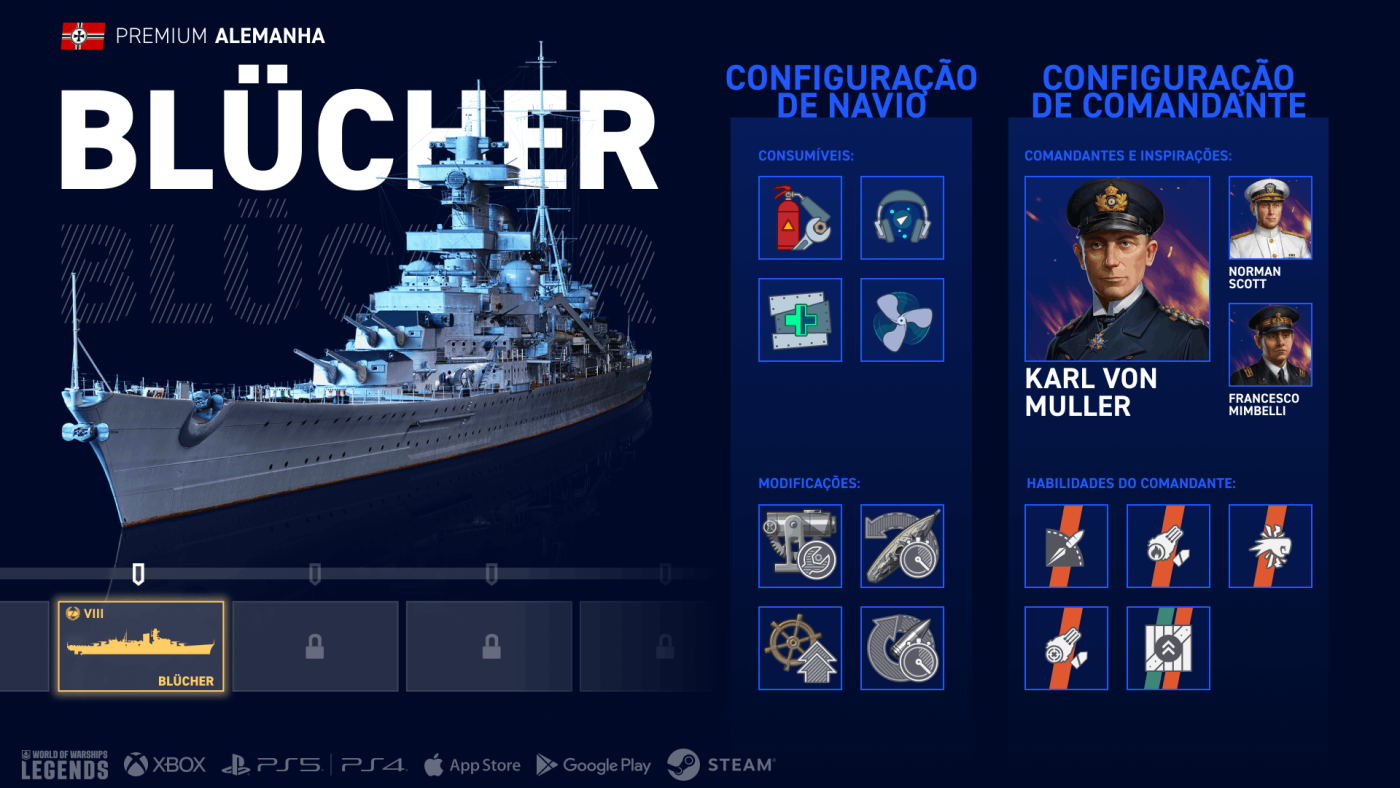Select the green-striped armor plate commander skill
1400x788 pixels.
1168,648
